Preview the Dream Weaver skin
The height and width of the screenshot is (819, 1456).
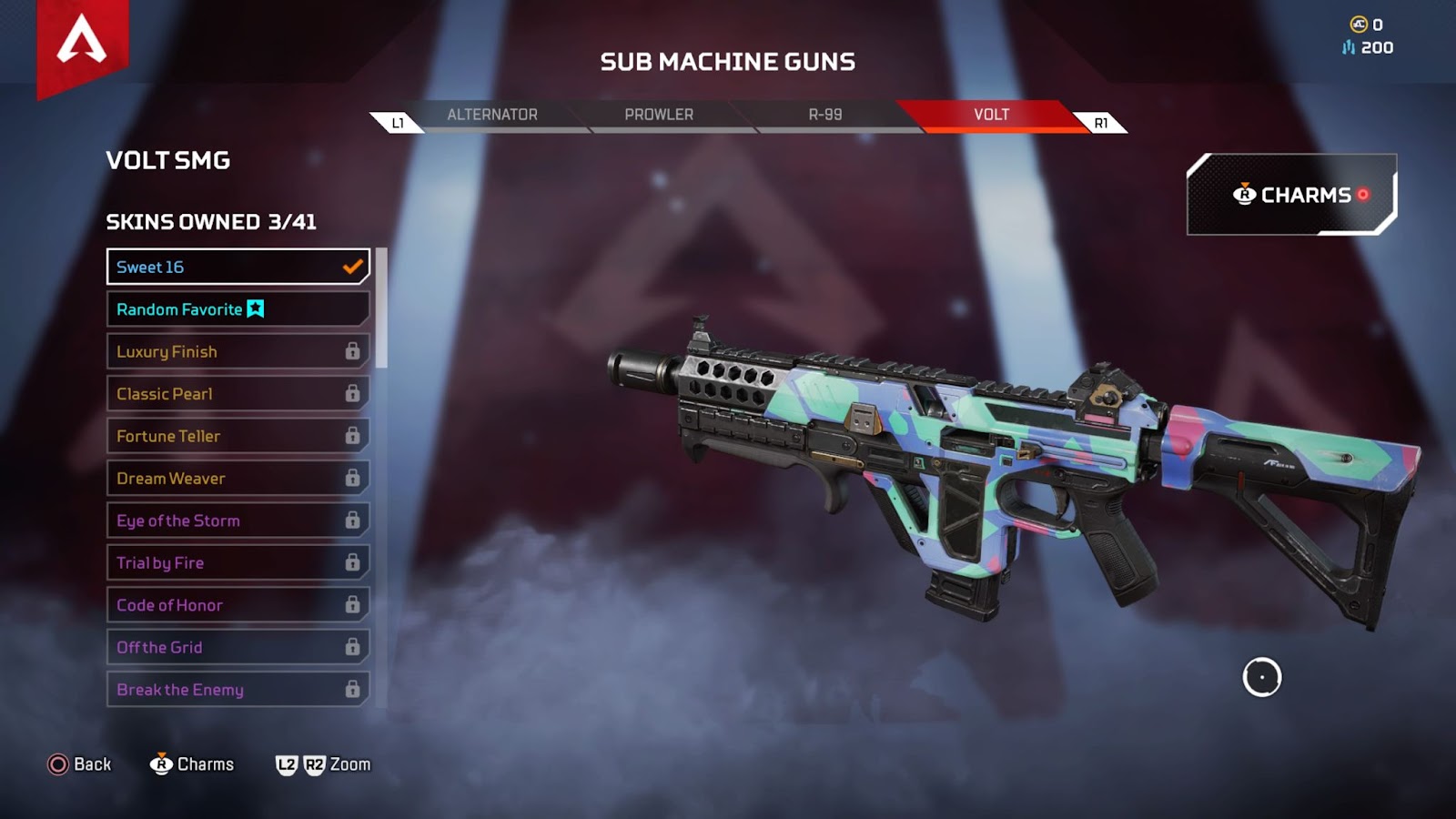238,479
